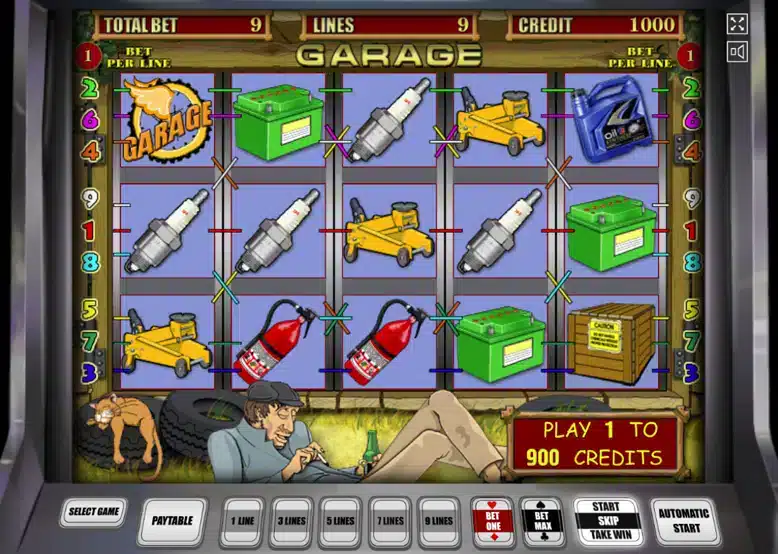Select the 5 Lines button

(341, 520)
